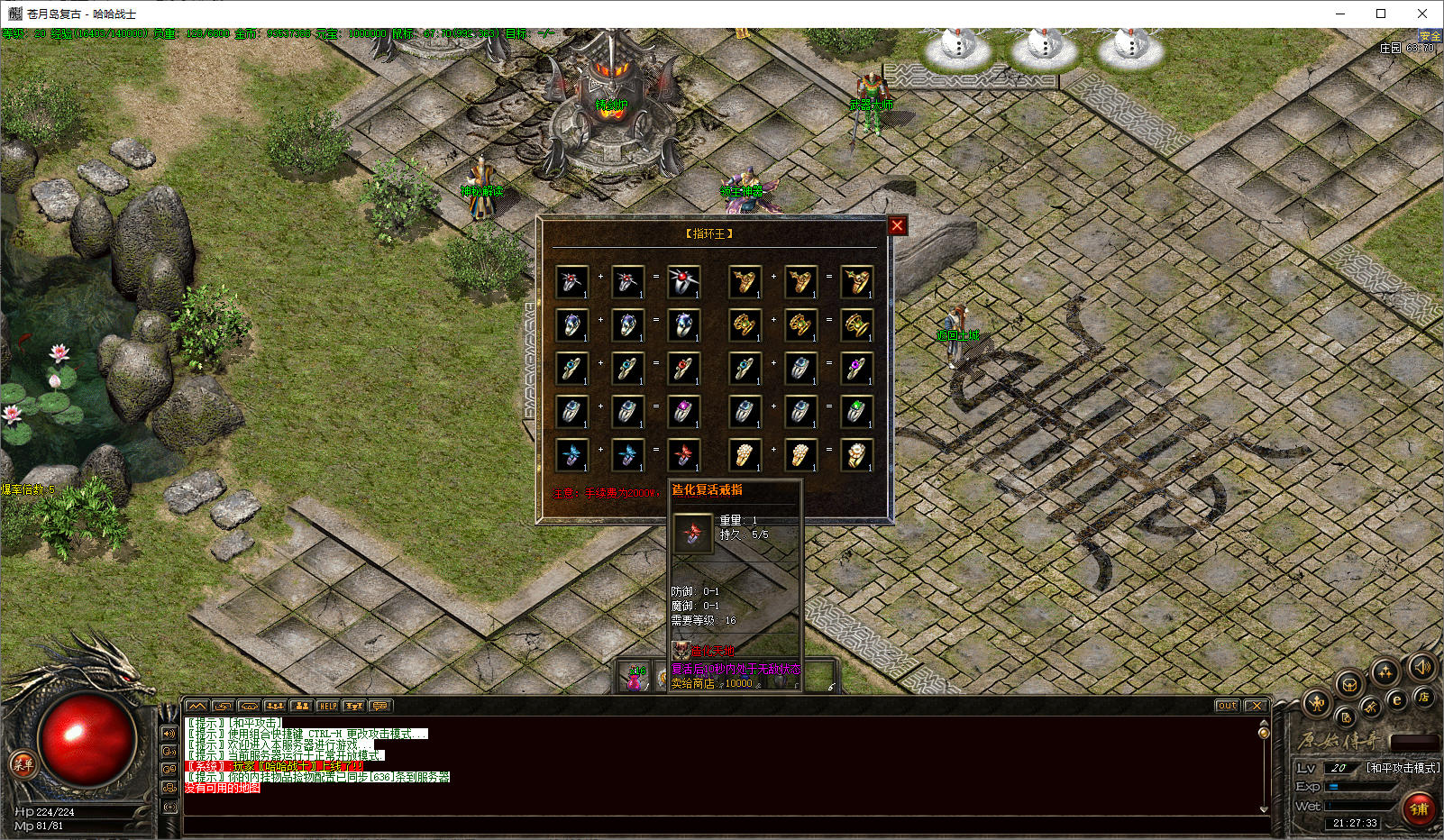Open the bag chest icon
Viewport: 1444px width, 840px height.
click(1349, 685)
